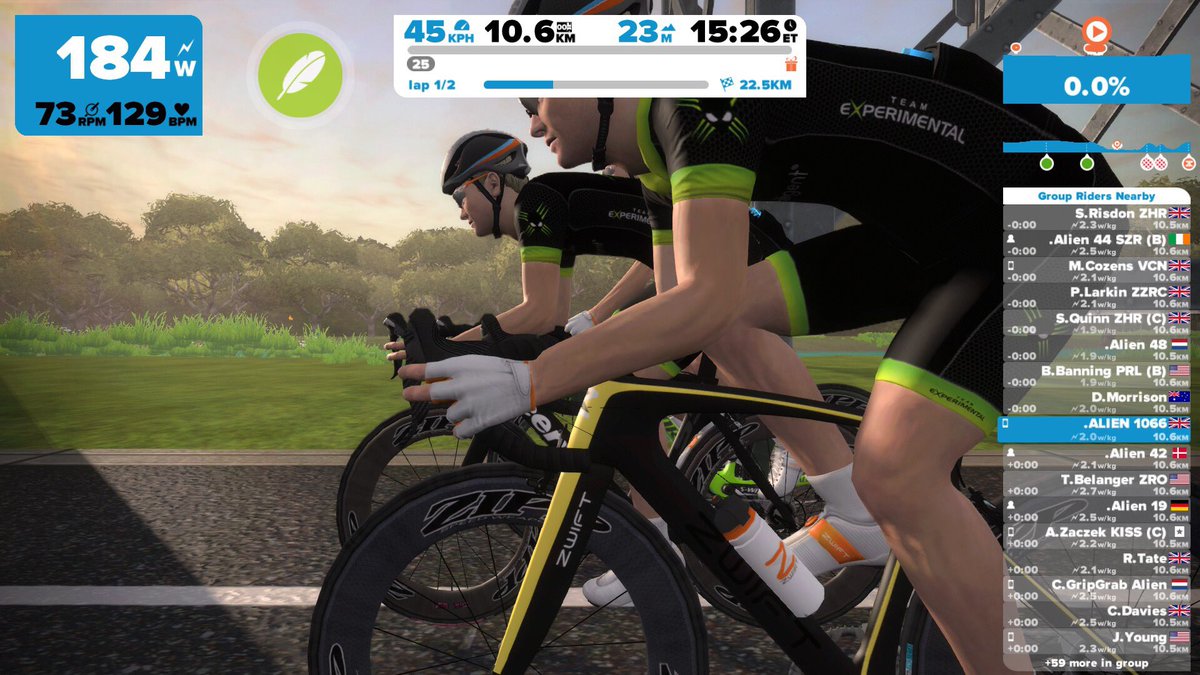
Task: Choose J.Young from the rider list
Action: tap(1096, 641)
